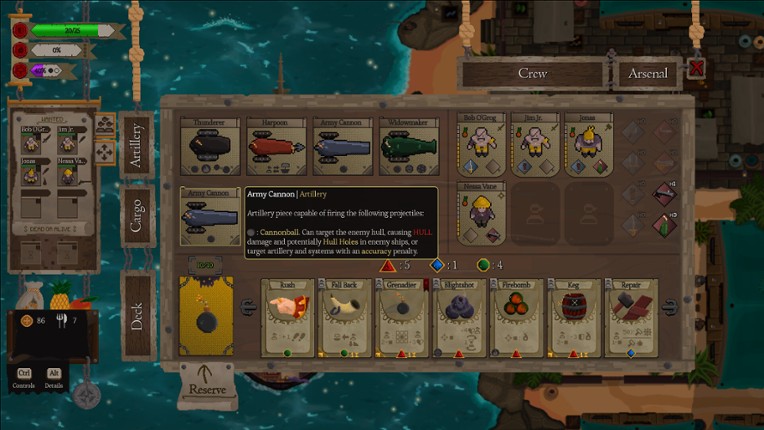
Task: Select the Artillery side tab
Action: [x=136, y=146]
